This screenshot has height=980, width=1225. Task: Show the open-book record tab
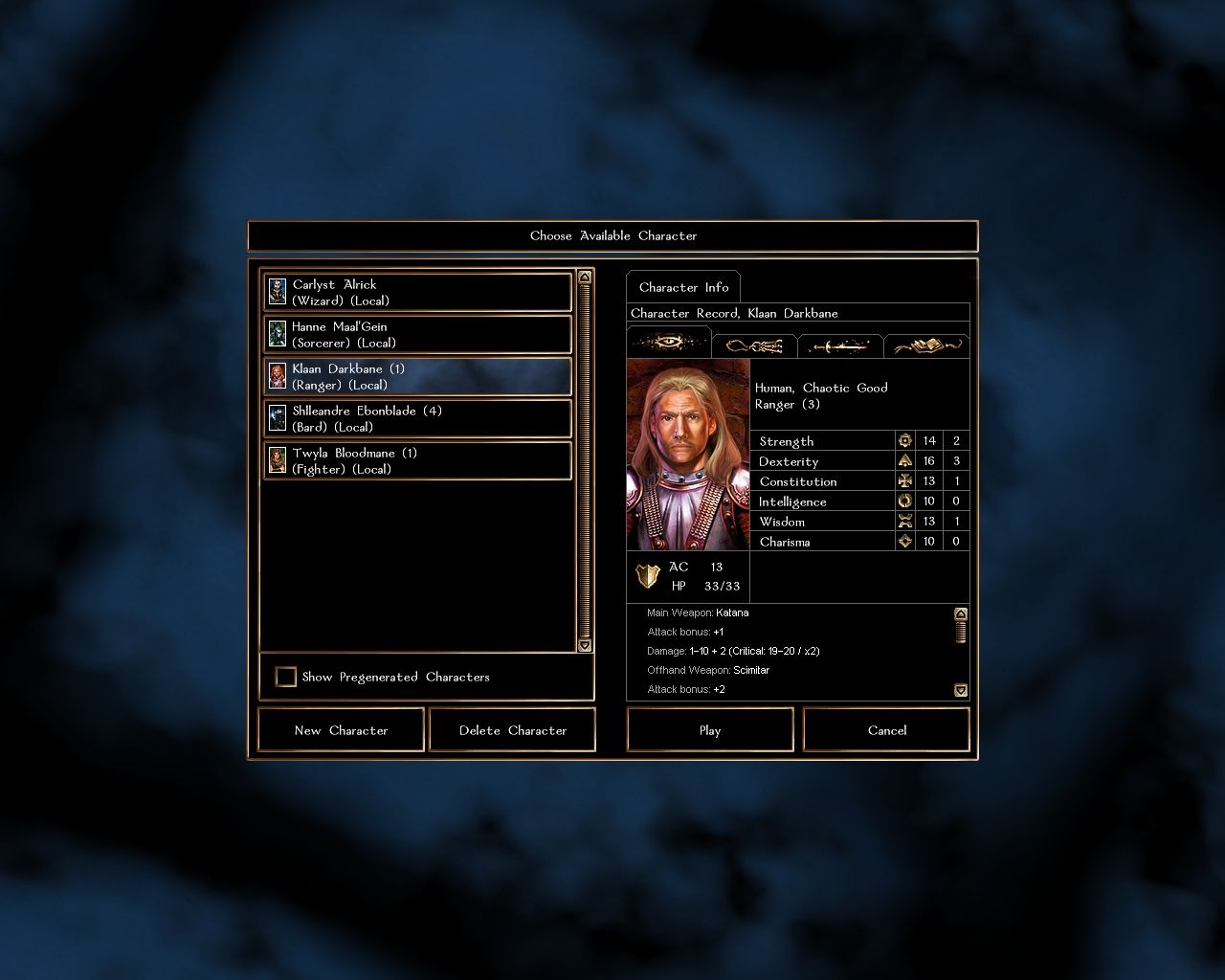tap(925, 345)
